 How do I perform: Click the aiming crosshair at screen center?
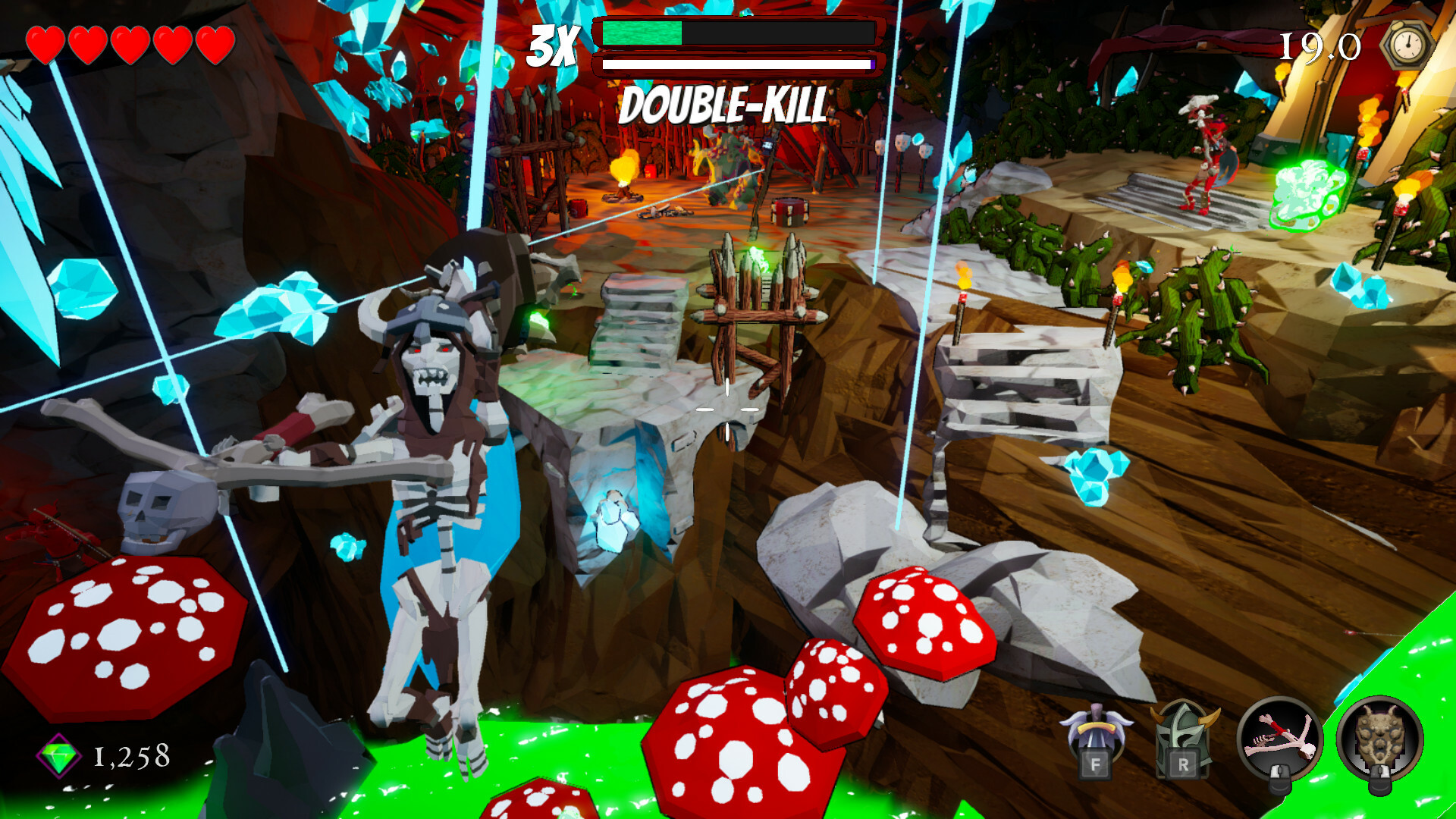(x=728, y=409)
